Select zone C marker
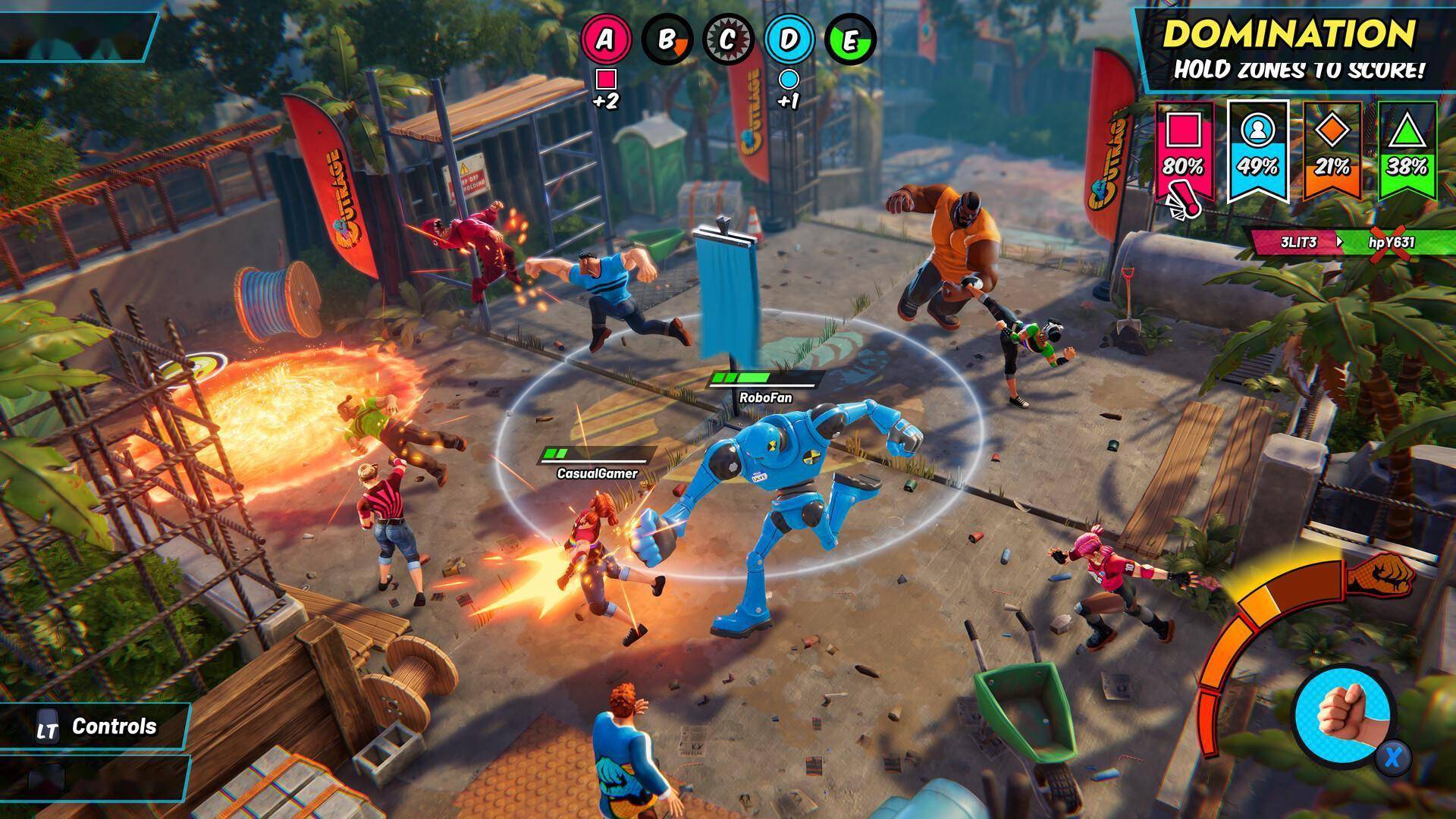The image size is (1456, 819). [x=728, y=39]
